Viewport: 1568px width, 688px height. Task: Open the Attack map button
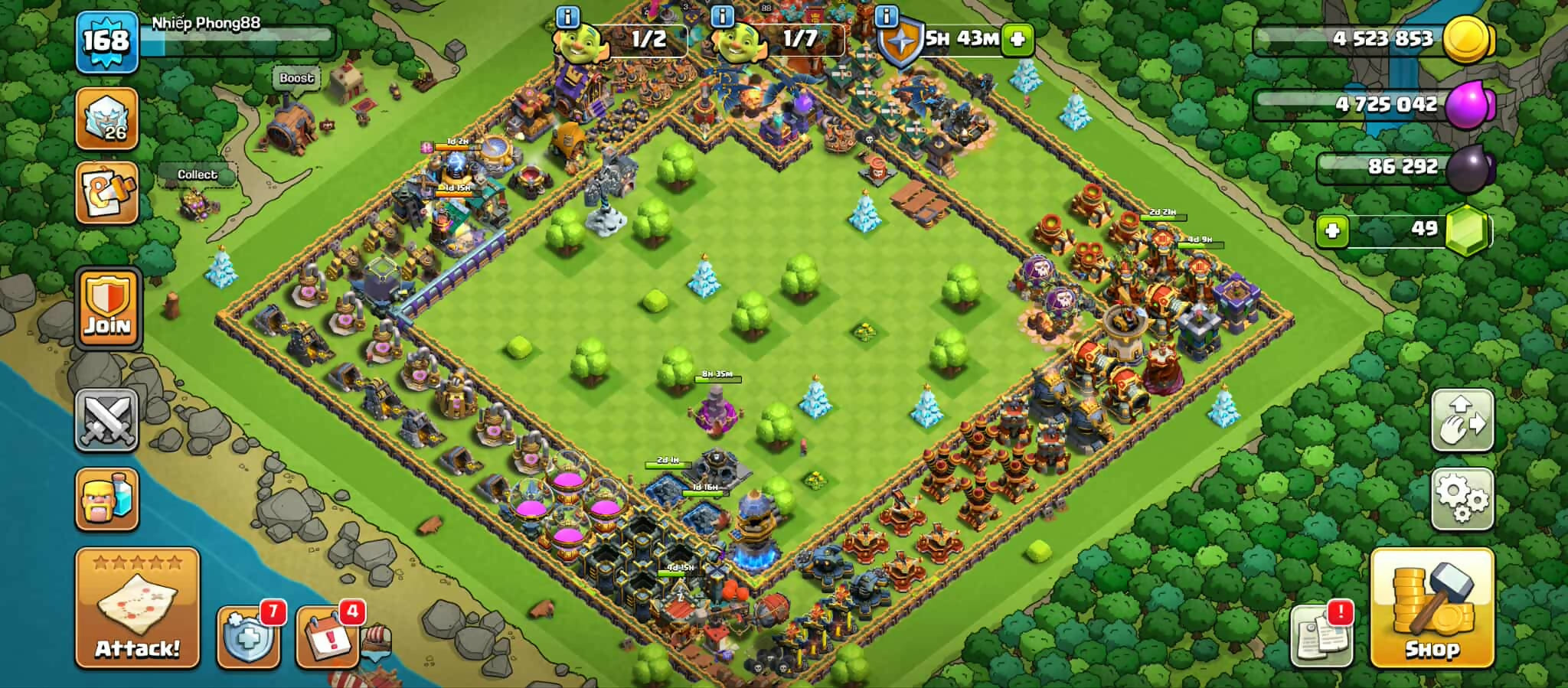coord(137,608)
